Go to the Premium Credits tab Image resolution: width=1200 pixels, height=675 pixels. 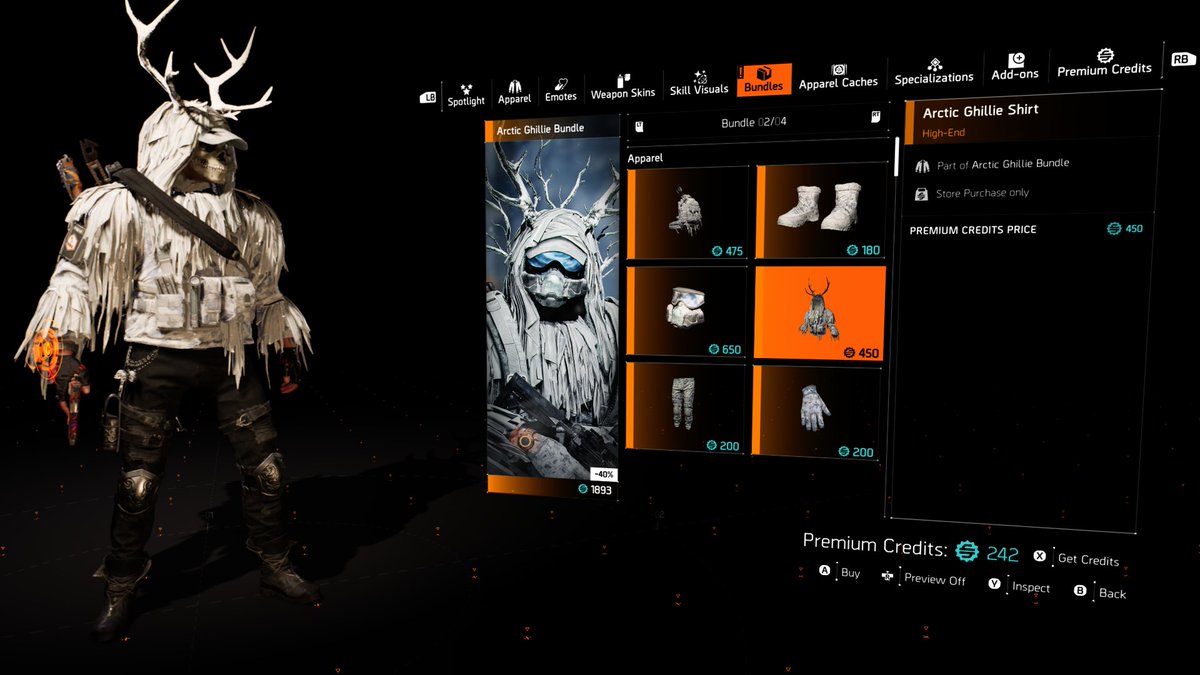coord(1104,63)
